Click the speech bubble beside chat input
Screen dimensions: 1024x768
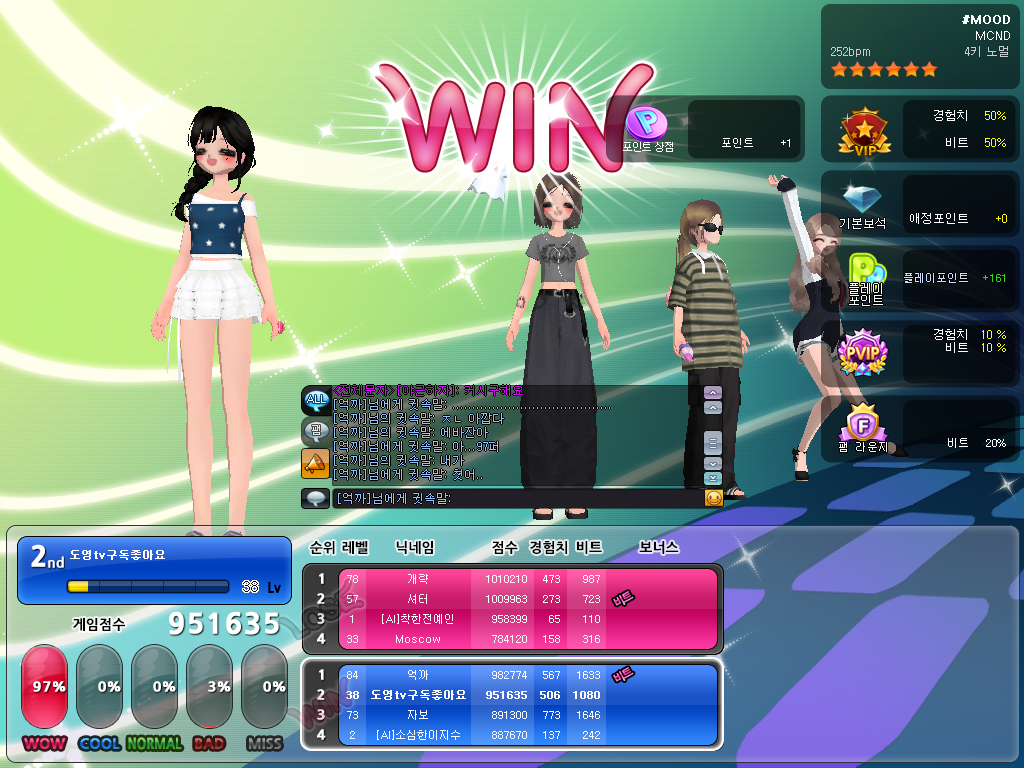[315, 498]
